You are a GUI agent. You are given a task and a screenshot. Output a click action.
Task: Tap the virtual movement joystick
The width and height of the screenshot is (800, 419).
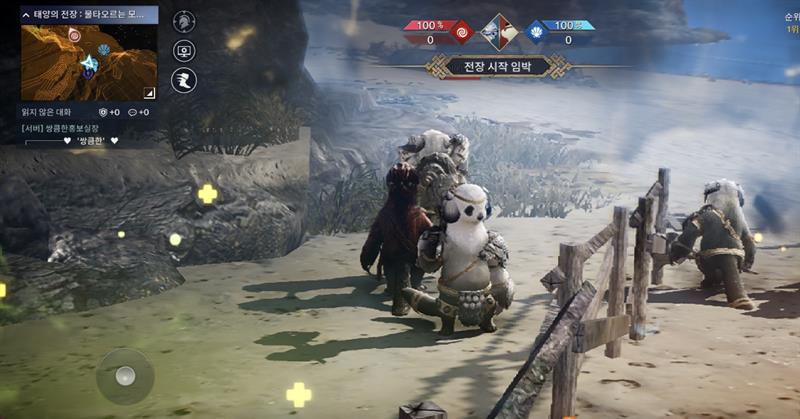(x=124, y=375)
